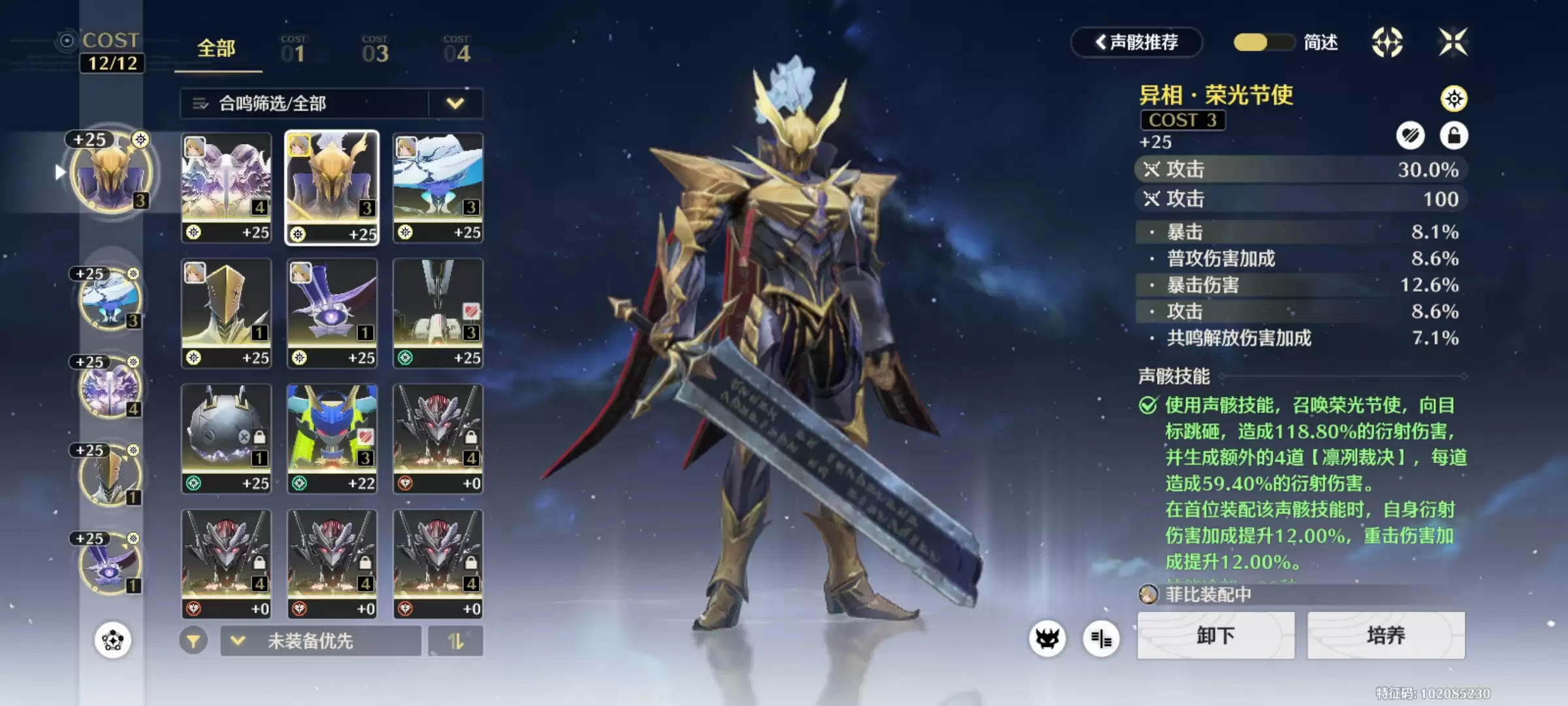Unequip echo with 卸下 button
1568x706 pixels.
[x=1215, y=635]
